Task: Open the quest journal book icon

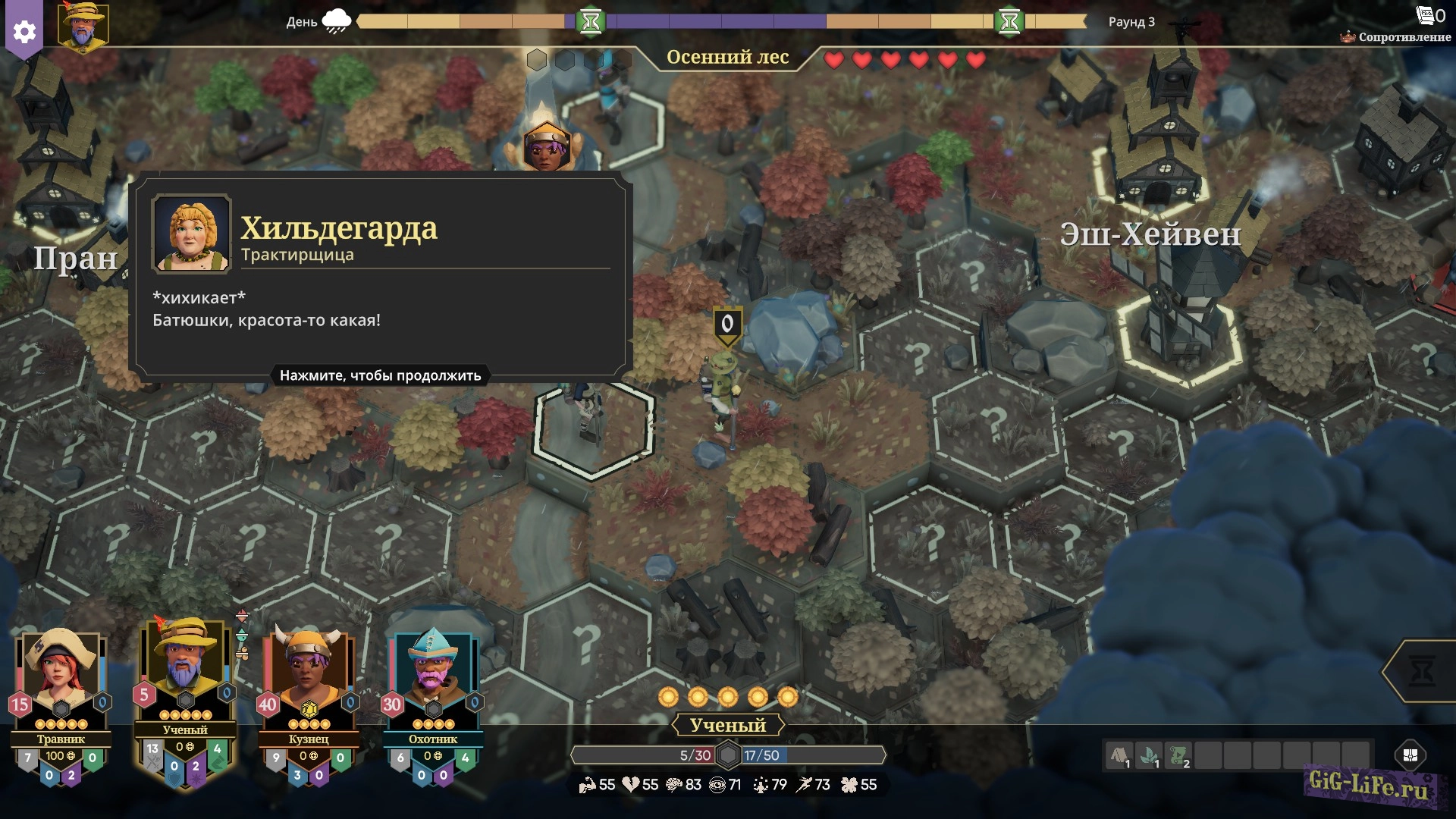Action: click(x=1425, y=15)
